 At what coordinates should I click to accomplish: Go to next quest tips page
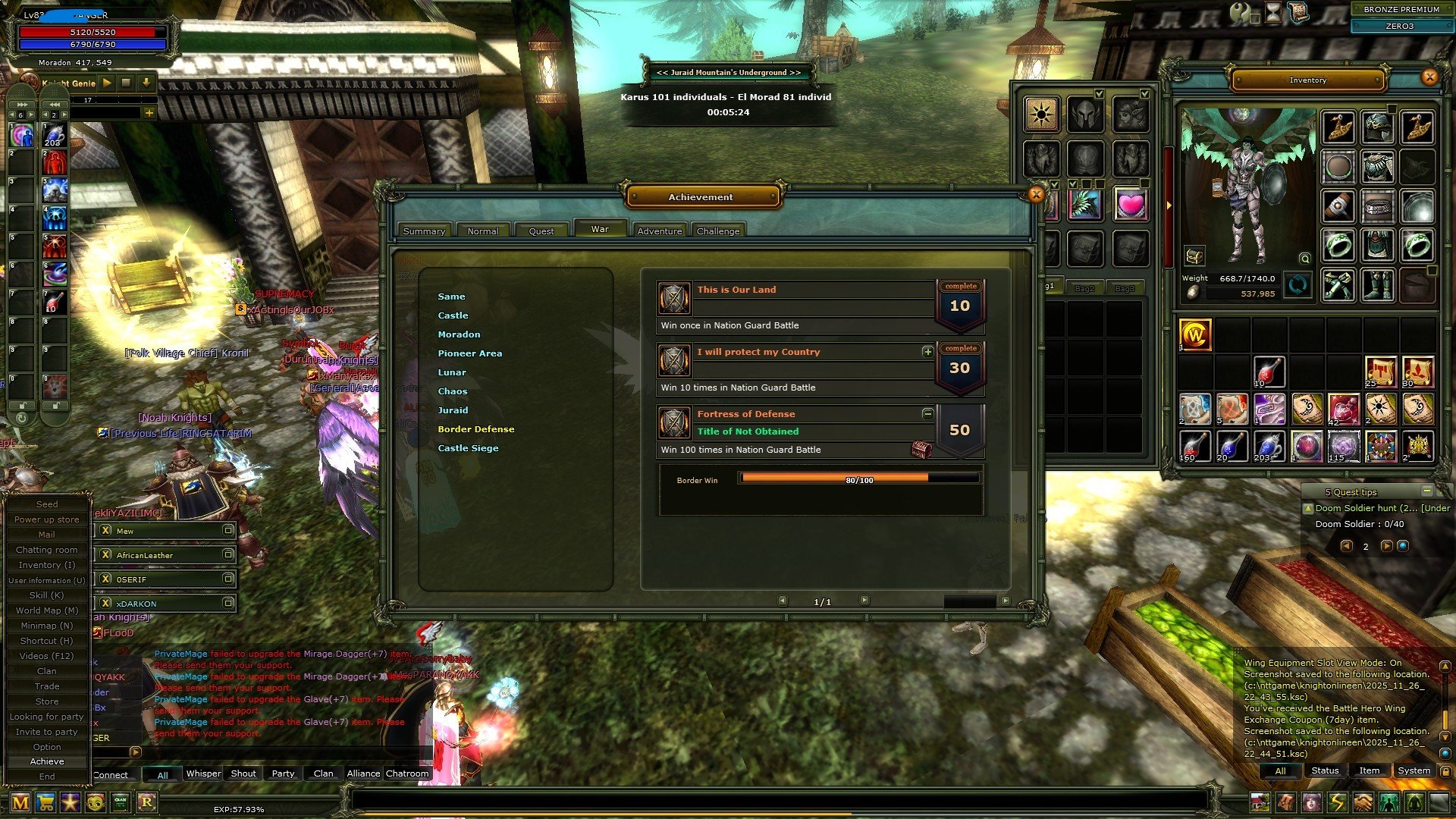pyautogui.click(x=1386, y=546)
